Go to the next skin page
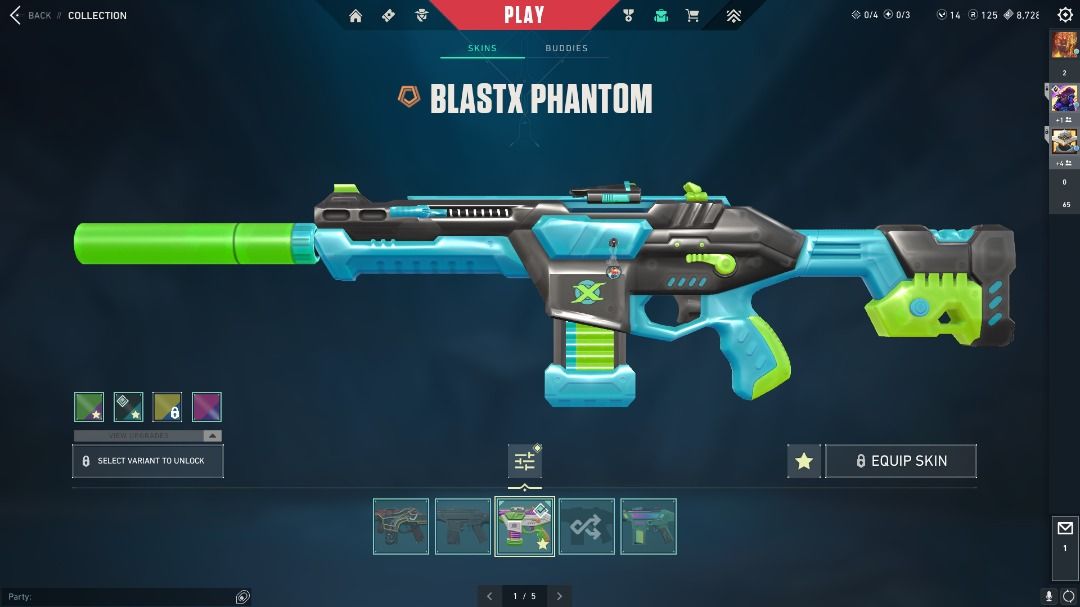1080x607 pixels. [560, 596]
